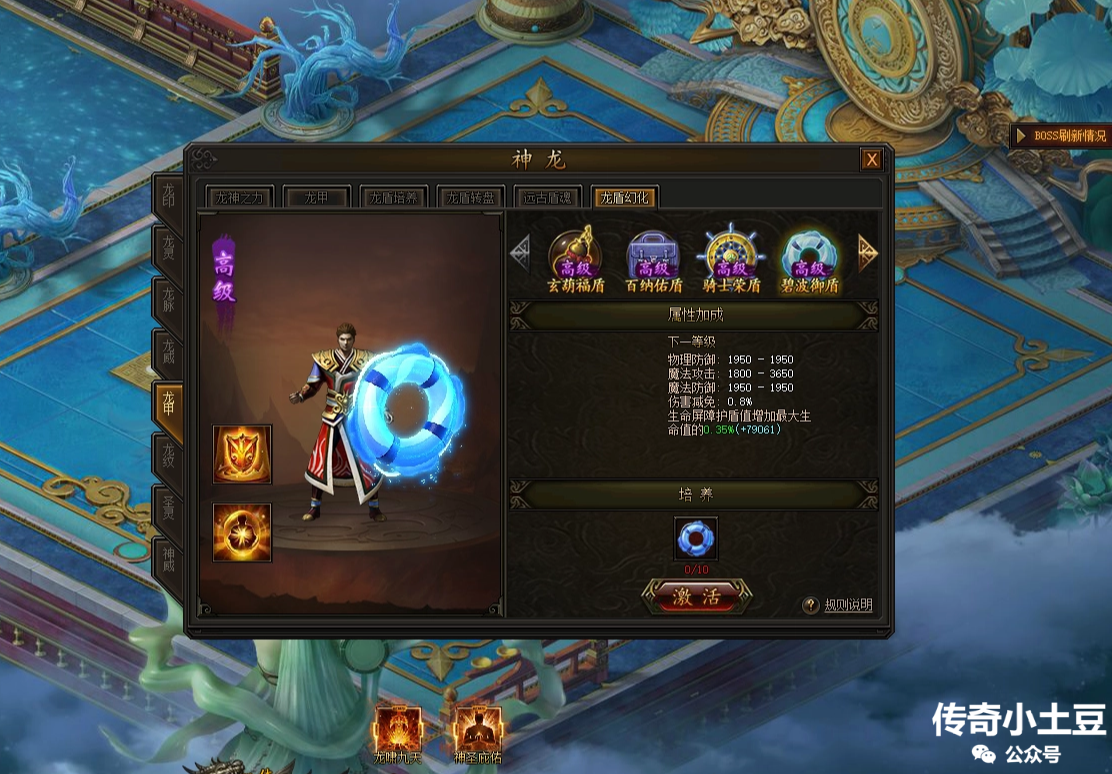This screenshot has width=1112, height=774.
Task: Open the 规则说明 rules help
Action: coord(840,605)
